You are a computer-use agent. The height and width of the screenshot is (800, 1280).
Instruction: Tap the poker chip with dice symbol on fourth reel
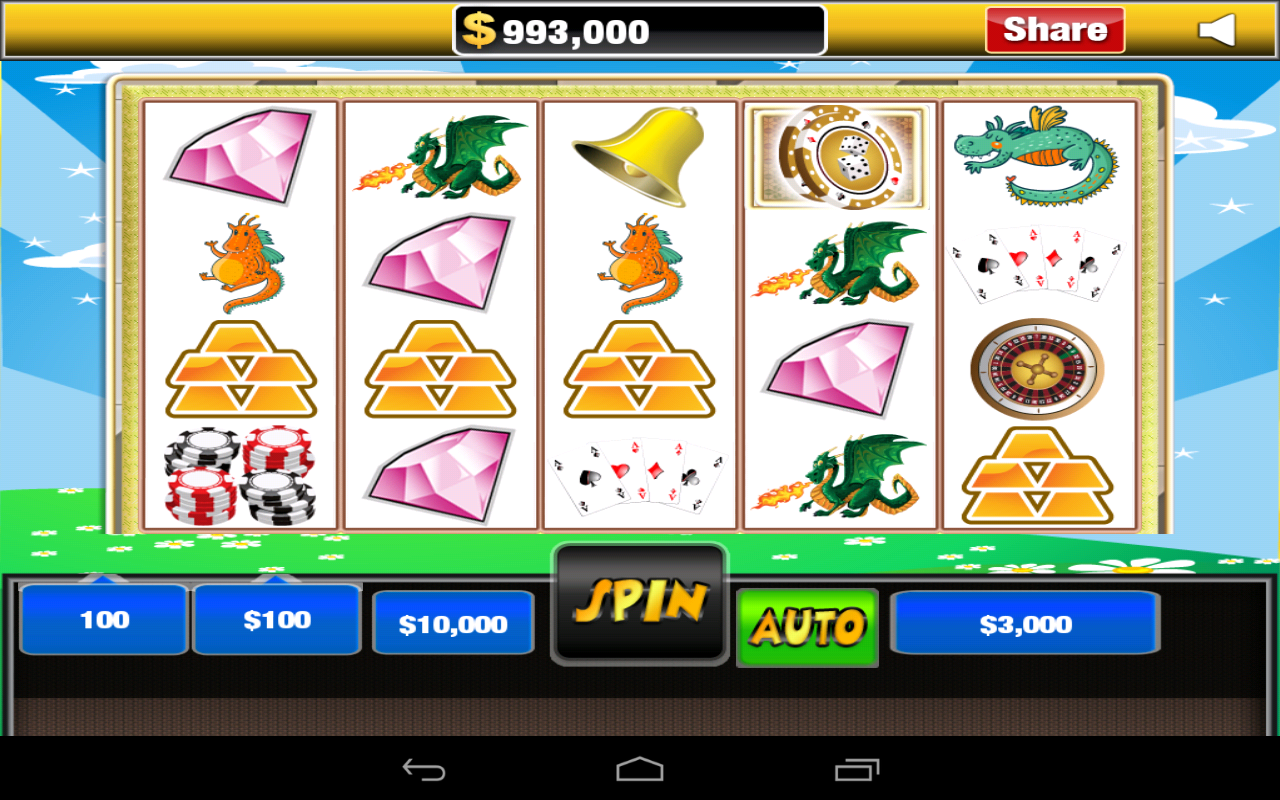tap(838, 155)
